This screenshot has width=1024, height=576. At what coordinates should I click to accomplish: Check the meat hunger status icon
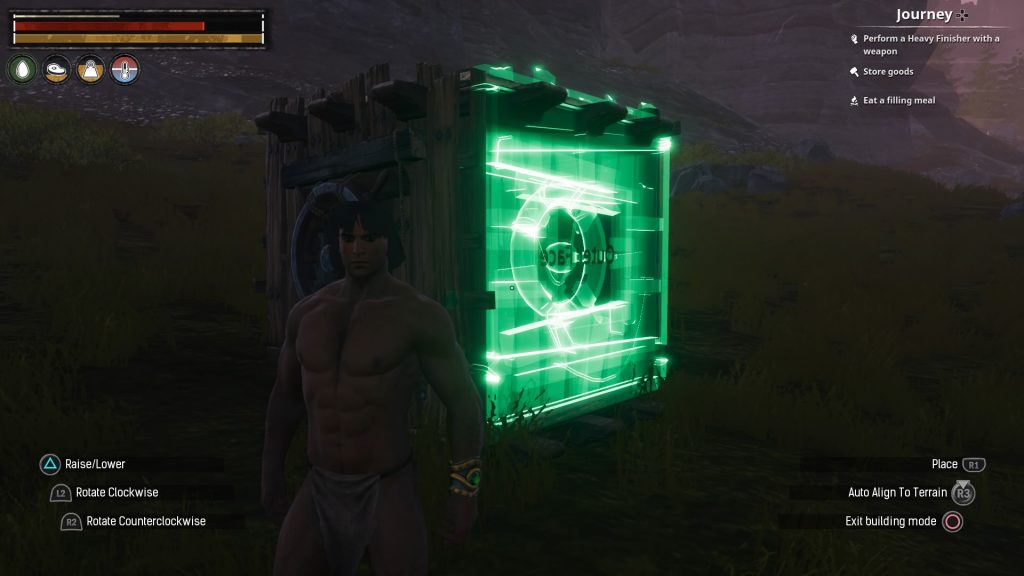tap(57, 69)
